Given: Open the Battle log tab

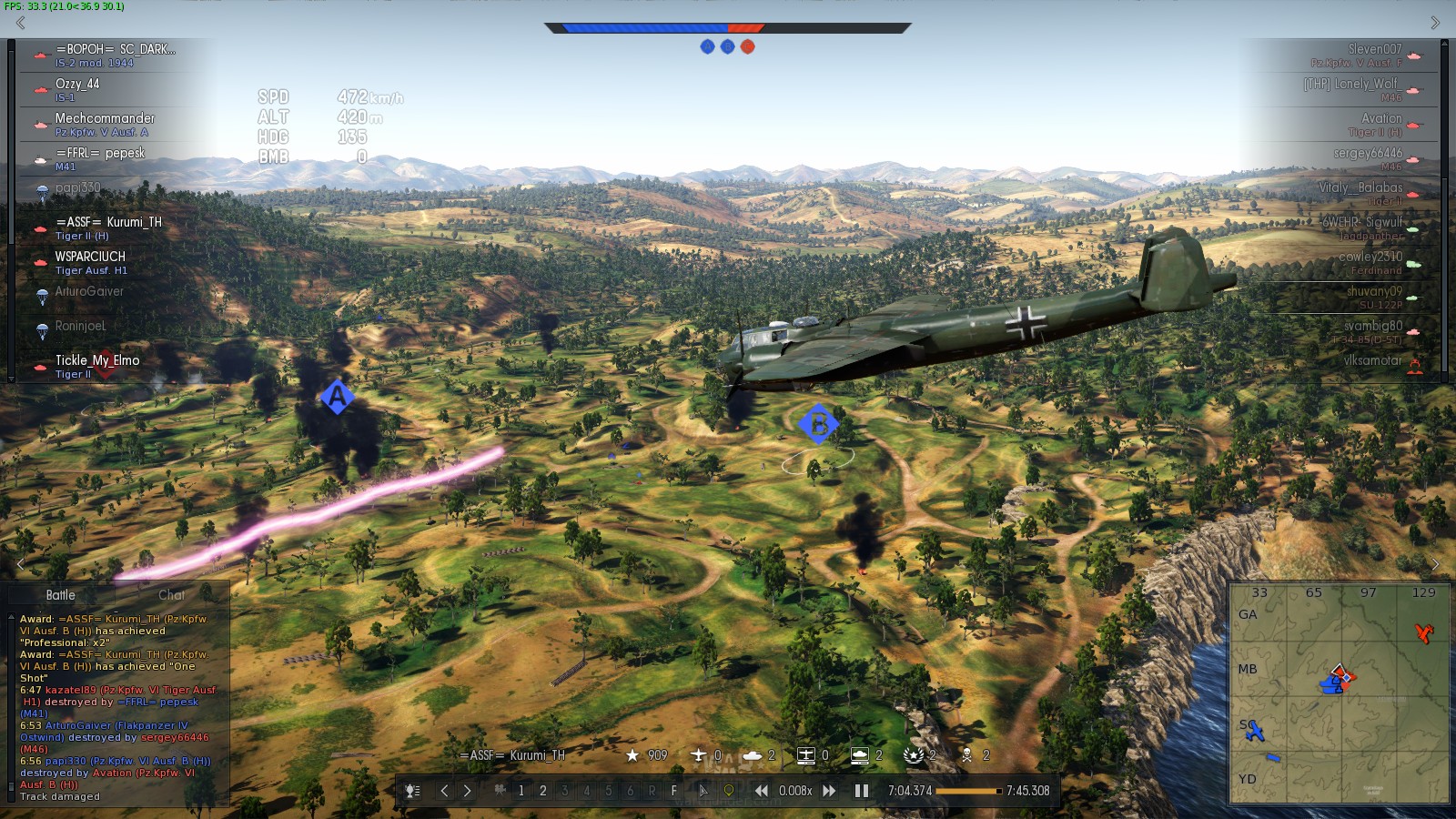Looking at the screenshot, I should pos(61,595).
